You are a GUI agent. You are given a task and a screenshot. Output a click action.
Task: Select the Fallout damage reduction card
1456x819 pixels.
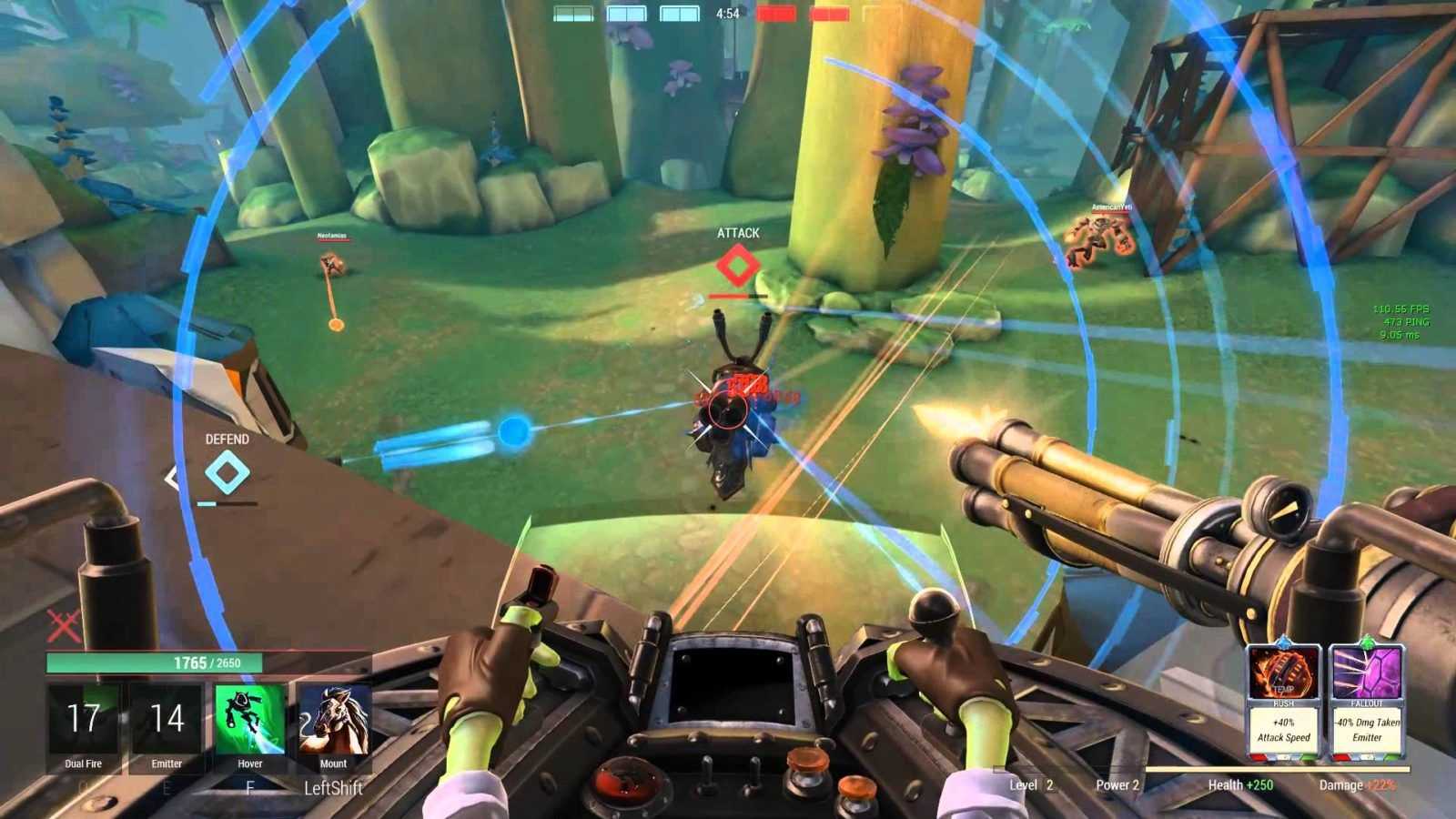(x=1366, y=699)
